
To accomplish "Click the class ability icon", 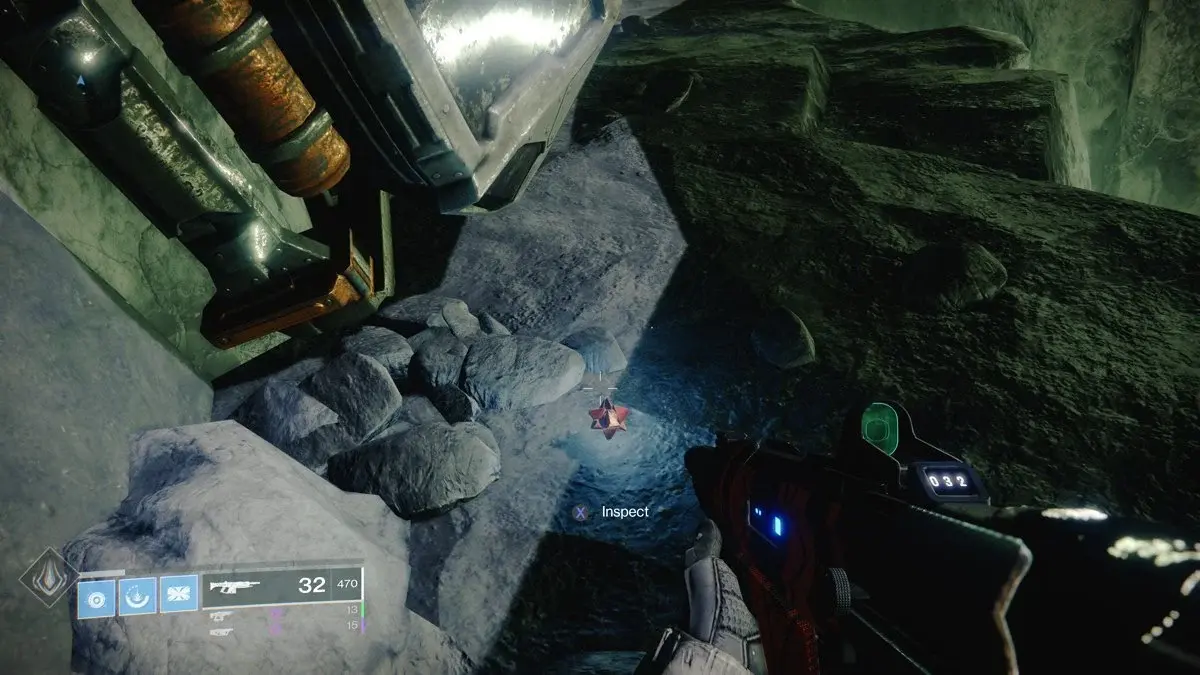I will pyautogui.click(x=137, y=597).
